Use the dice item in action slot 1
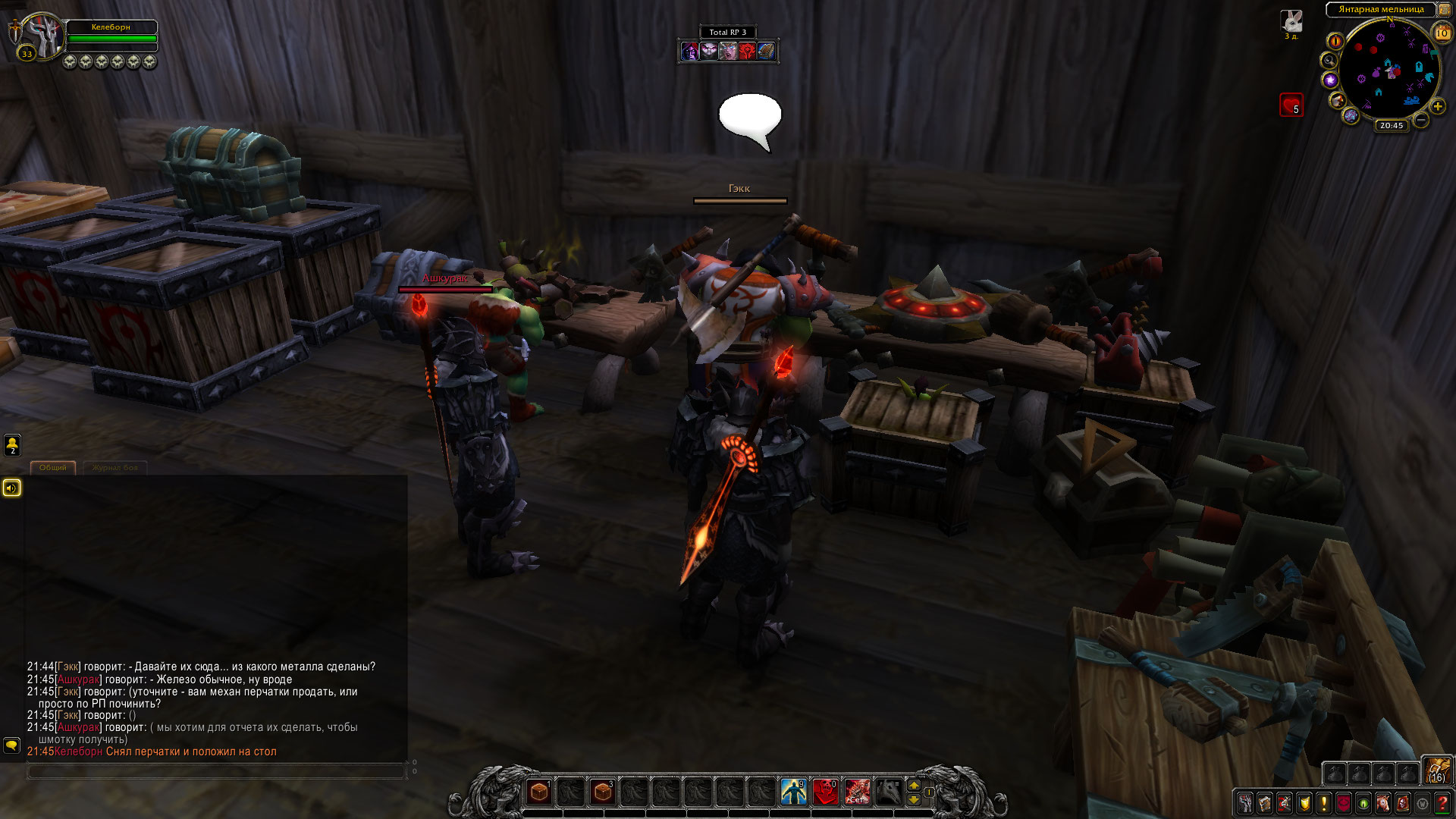This screenshot has height=819, width=1456. (x=539, y=792)
